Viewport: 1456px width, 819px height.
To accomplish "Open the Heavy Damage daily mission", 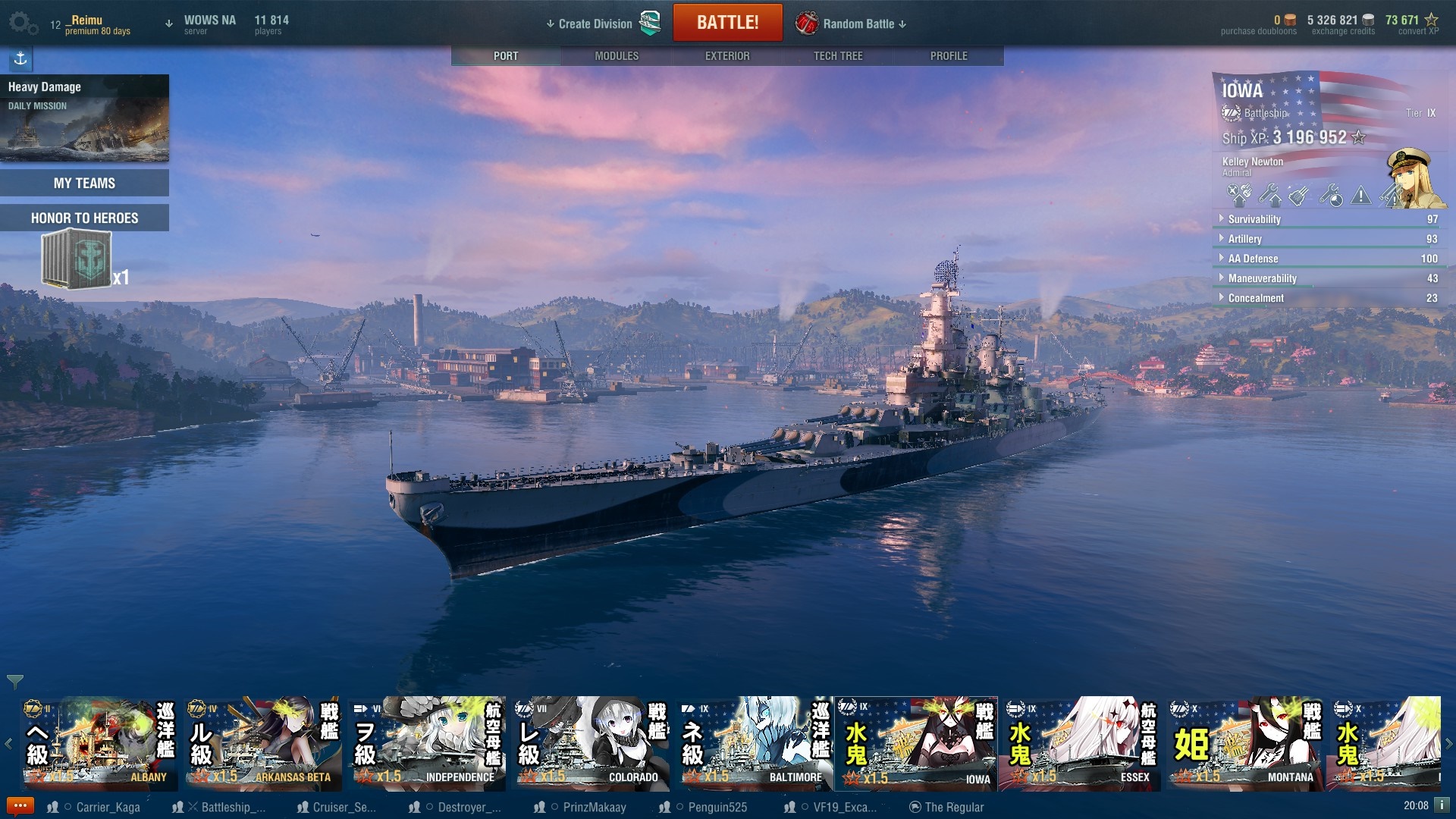I will pyautogui.click(x=84, y=118).
